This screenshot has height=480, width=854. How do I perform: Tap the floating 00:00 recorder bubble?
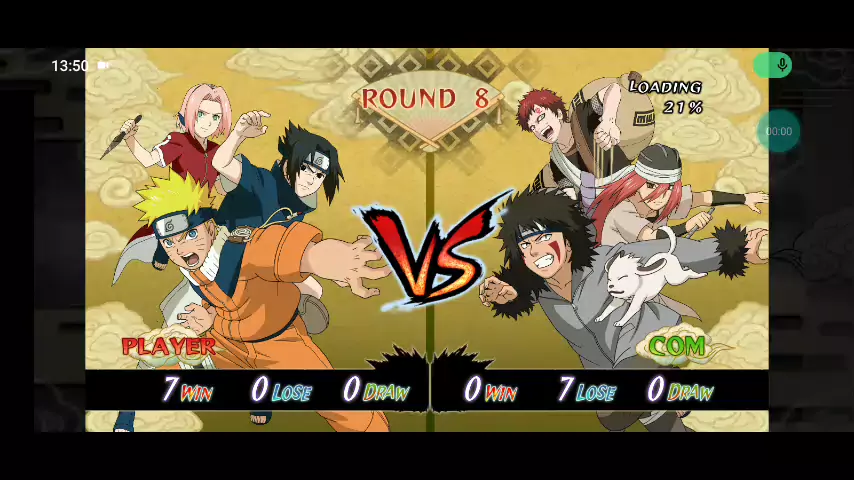tap(778, 131)
